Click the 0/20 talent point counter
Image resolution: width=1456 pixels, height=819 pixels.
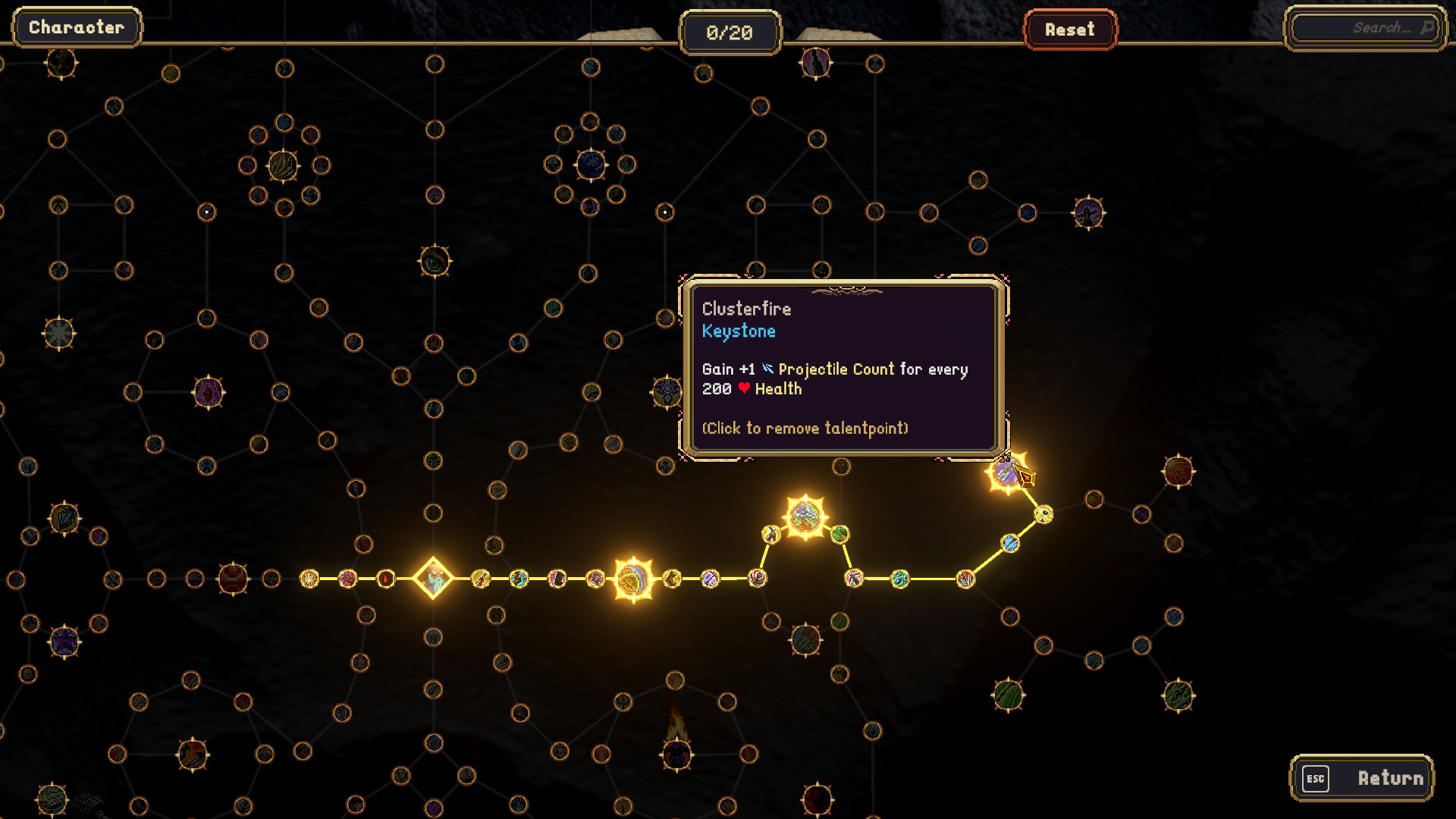[x=730, y=32]
